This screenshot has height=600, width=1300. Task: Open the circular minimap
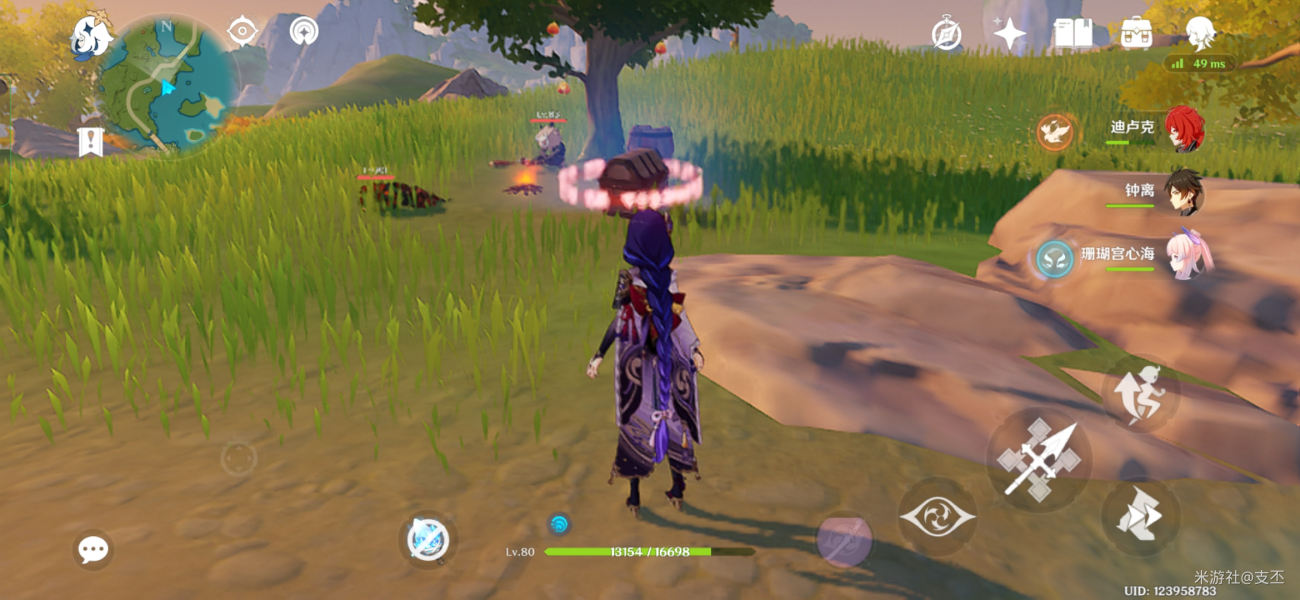pos(166,84)
